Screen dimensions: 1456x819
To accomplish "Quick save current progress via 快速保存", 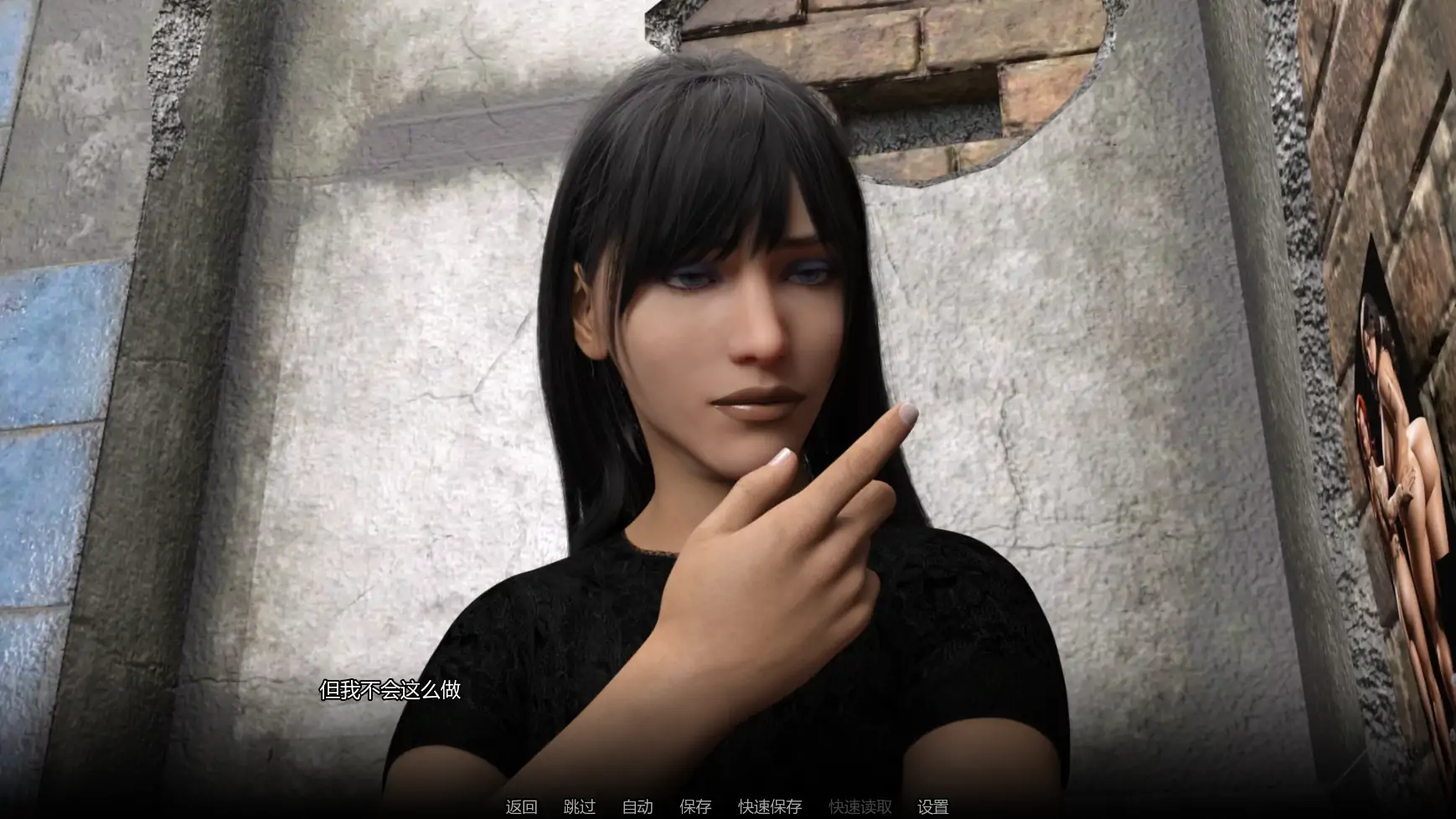I will tap(768, 807).
